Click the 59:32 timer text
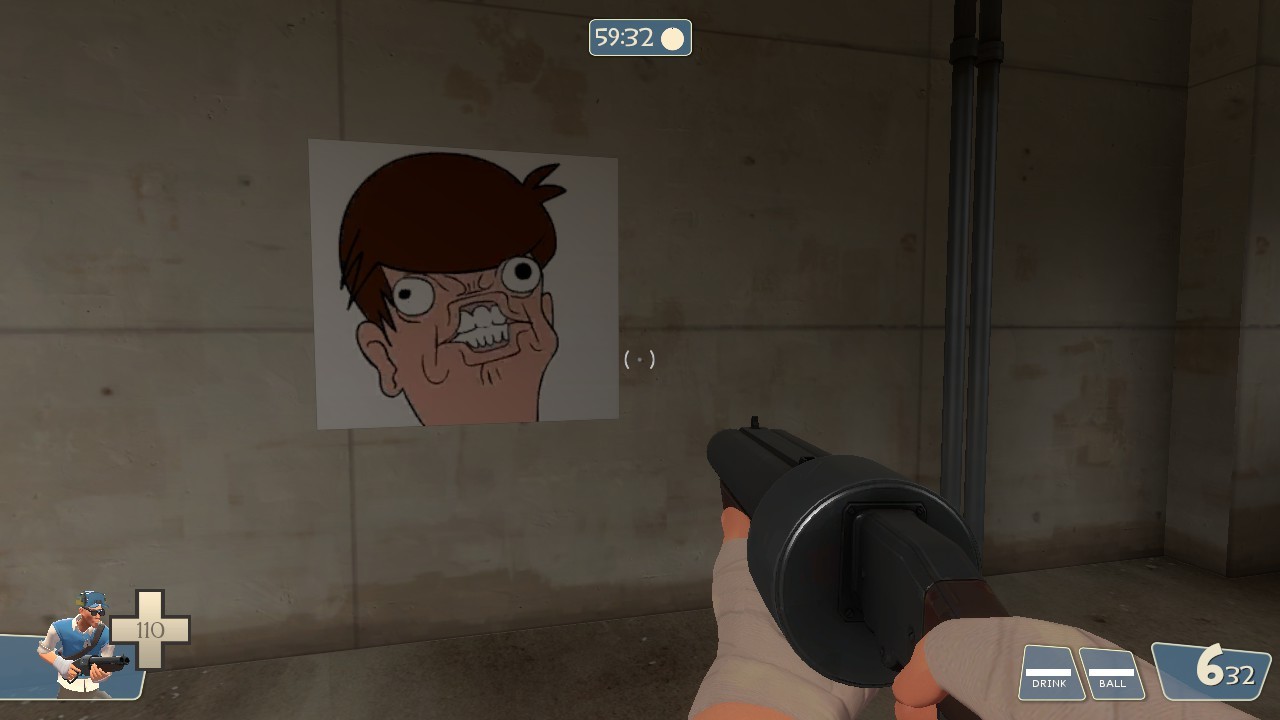The image size is (1280, 720). (626, 38)
